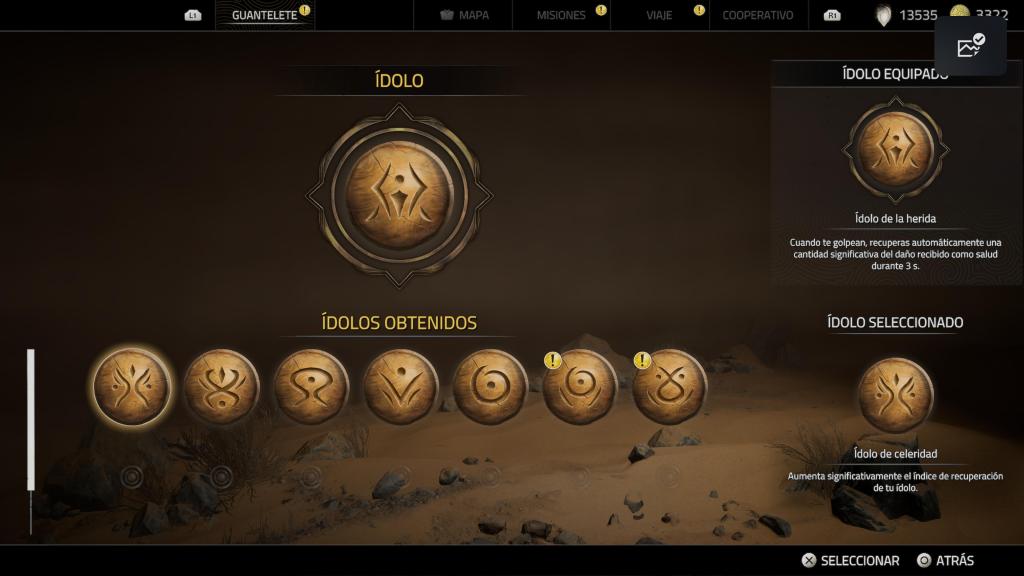Open the Cooperativo tab
Image resolution: width=1024 pixels, height=576 pixels.
(757, 15)
